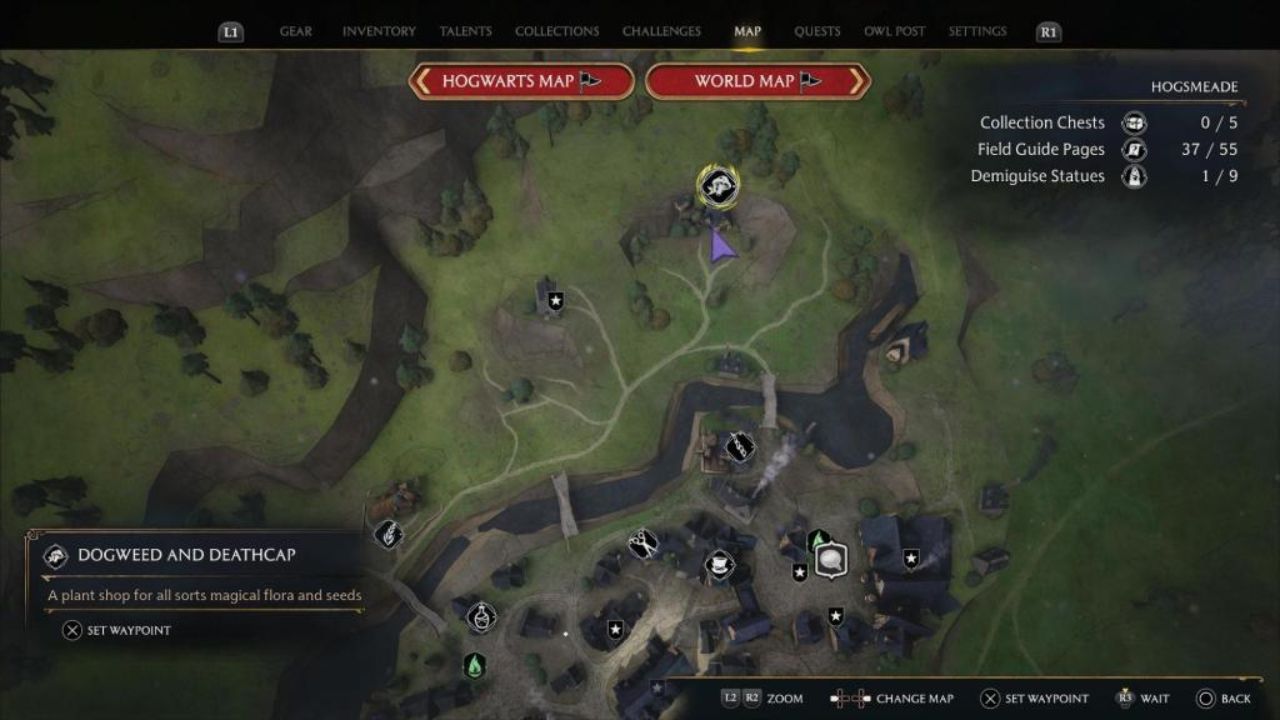The image size is (1280, 720).
Task: Select the gold quest marker north of Hogsmeade
Action: (718, 185)
